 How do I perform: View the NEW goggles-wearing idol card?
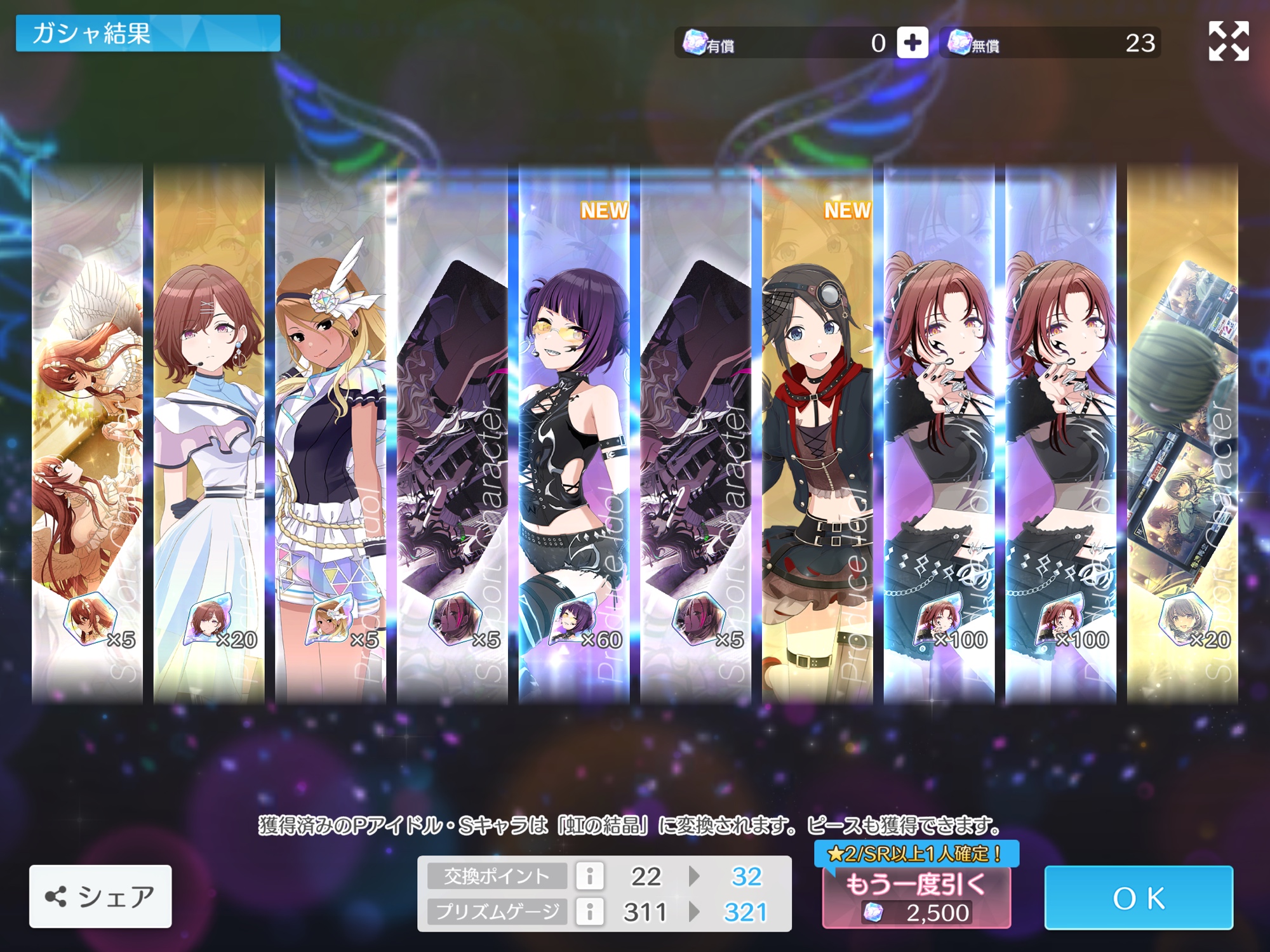point(817,432)
